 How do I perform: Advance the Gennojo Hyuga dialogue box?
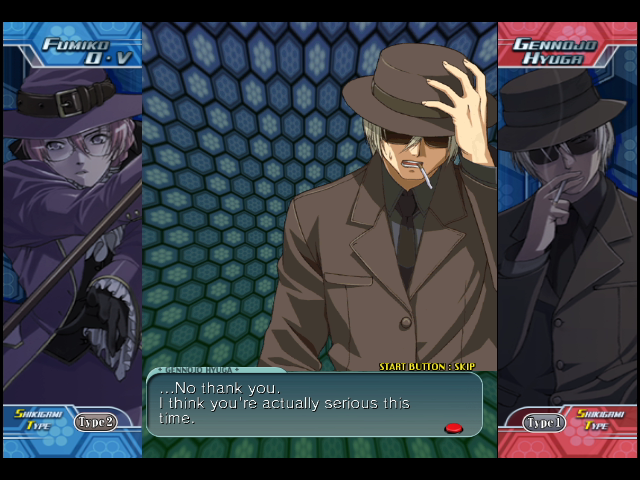click(x=314, y=404)
